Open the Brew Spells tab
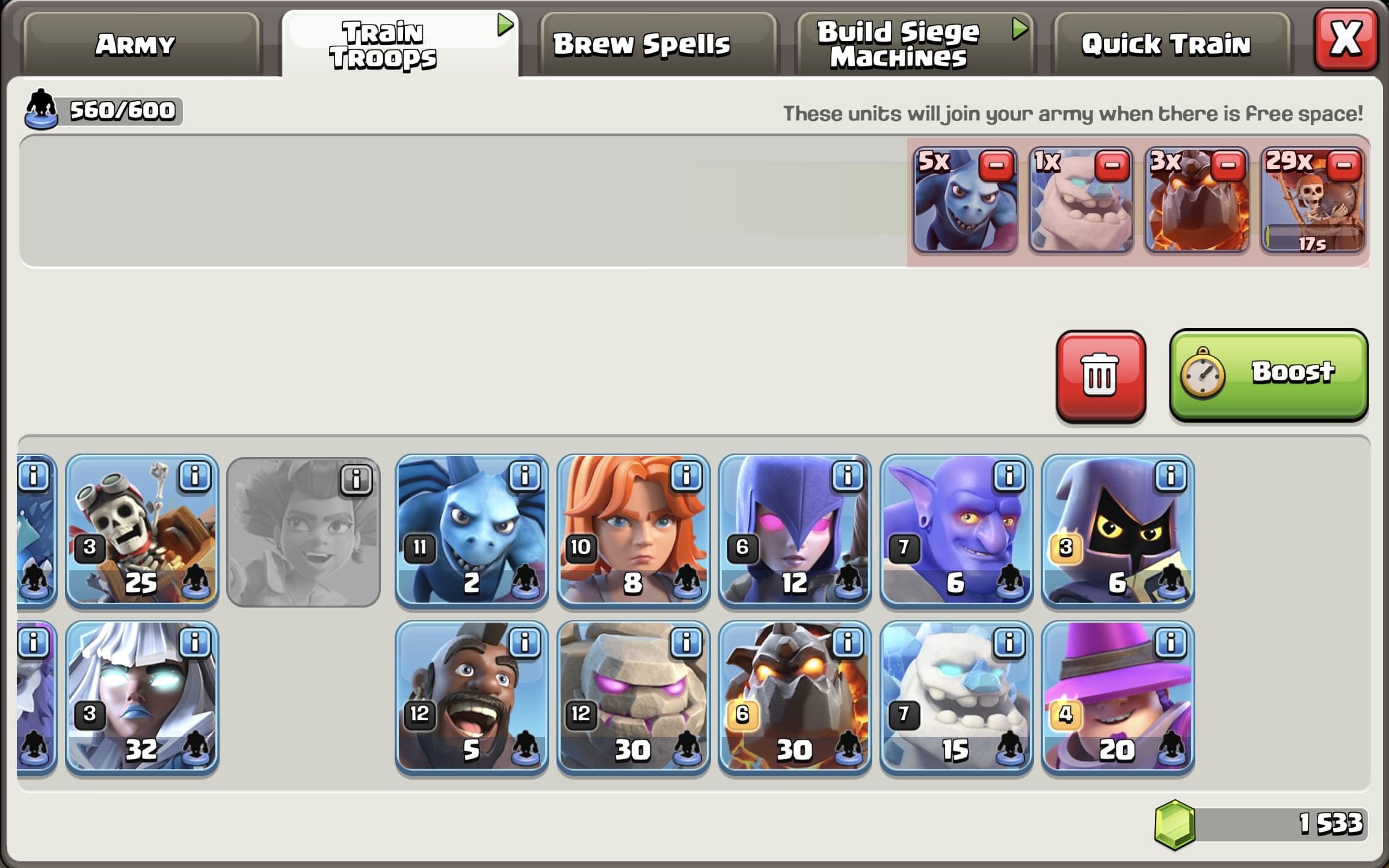 642,42
